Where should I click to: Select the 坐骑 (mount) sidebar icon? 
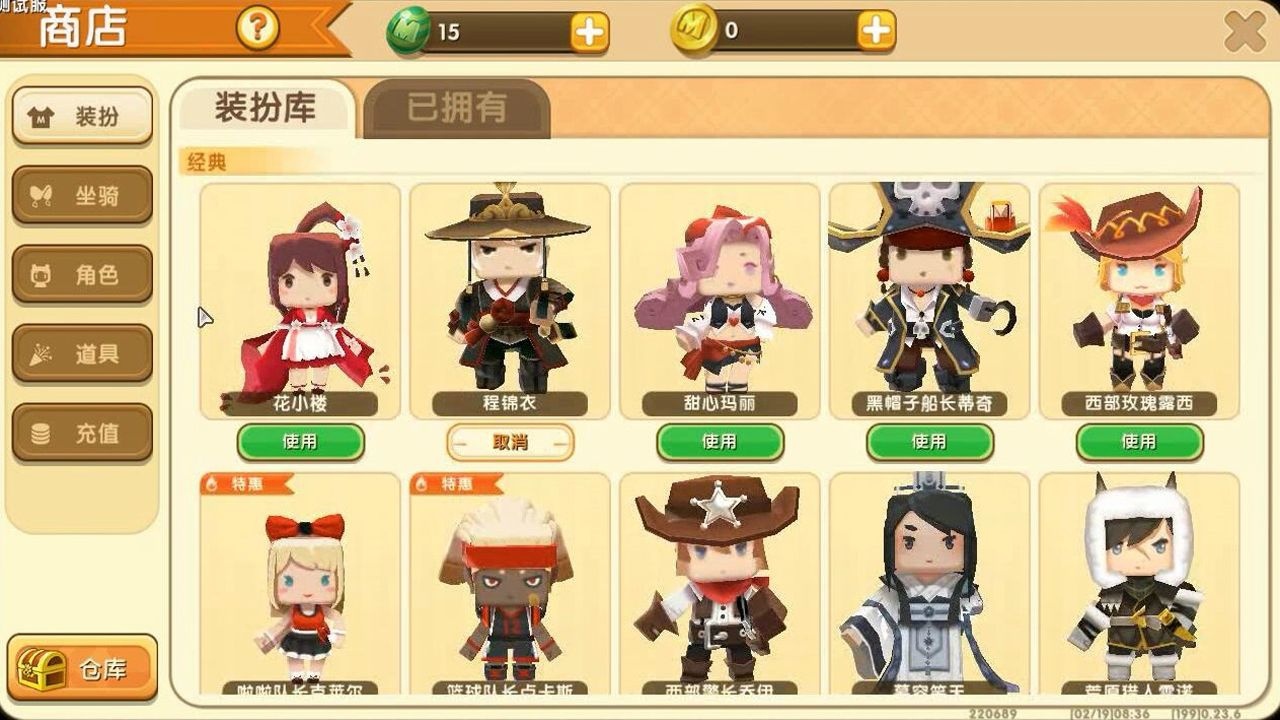[82, 195]
